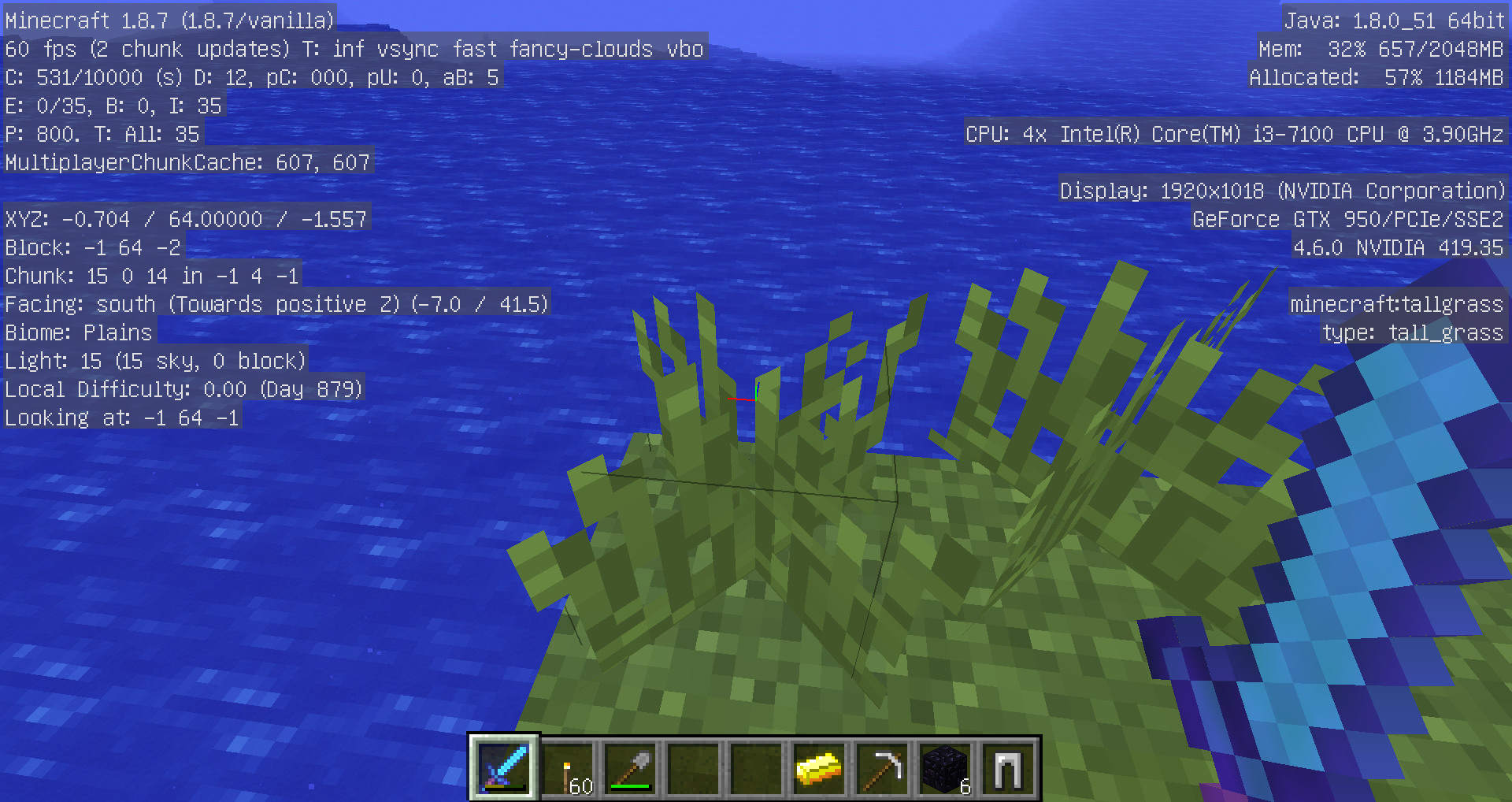
Task: Click the Biome: Plains debug line
Action: 77,332
